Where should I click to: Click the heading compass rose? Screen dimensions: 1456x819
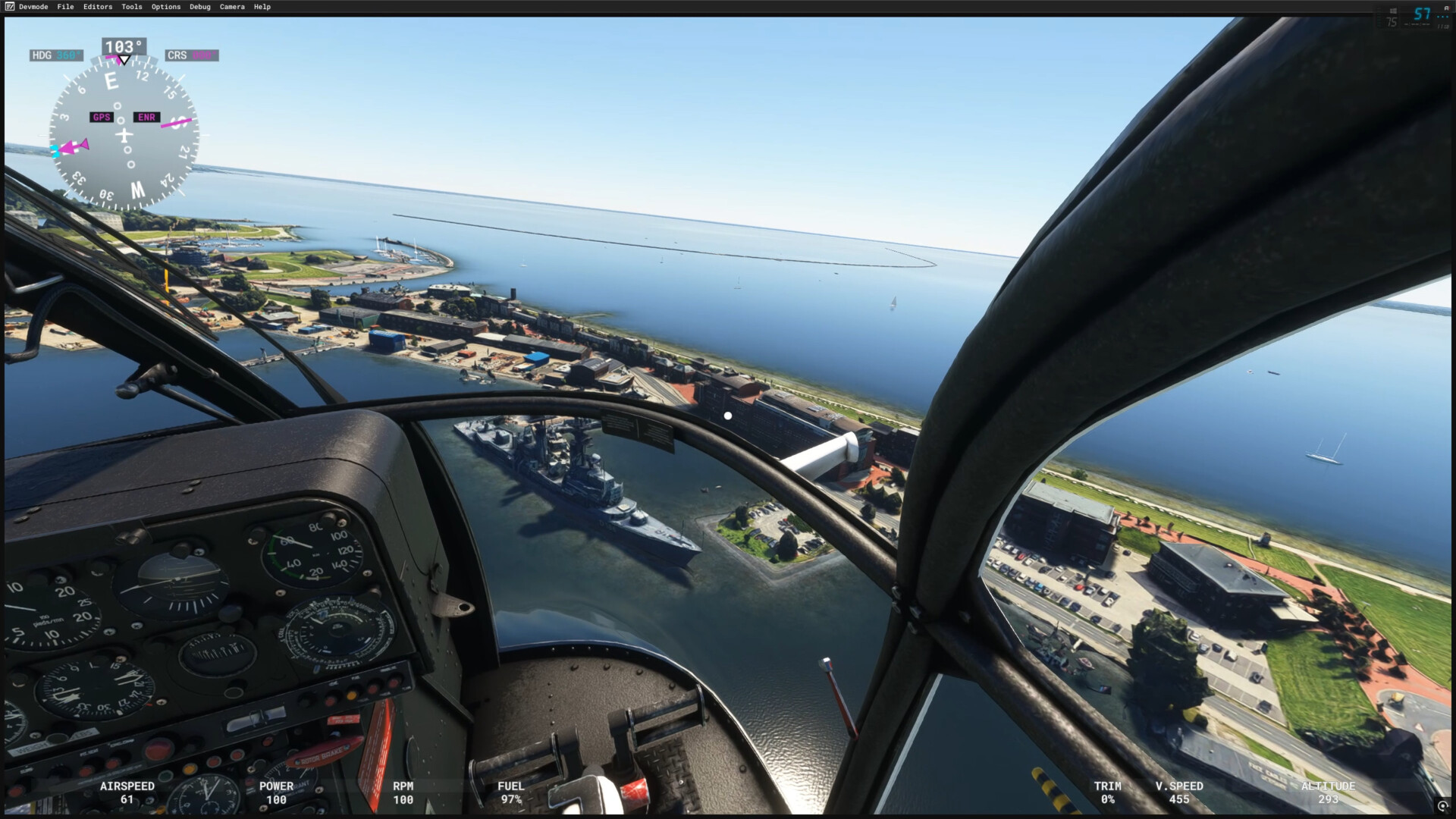click(124, 136)
